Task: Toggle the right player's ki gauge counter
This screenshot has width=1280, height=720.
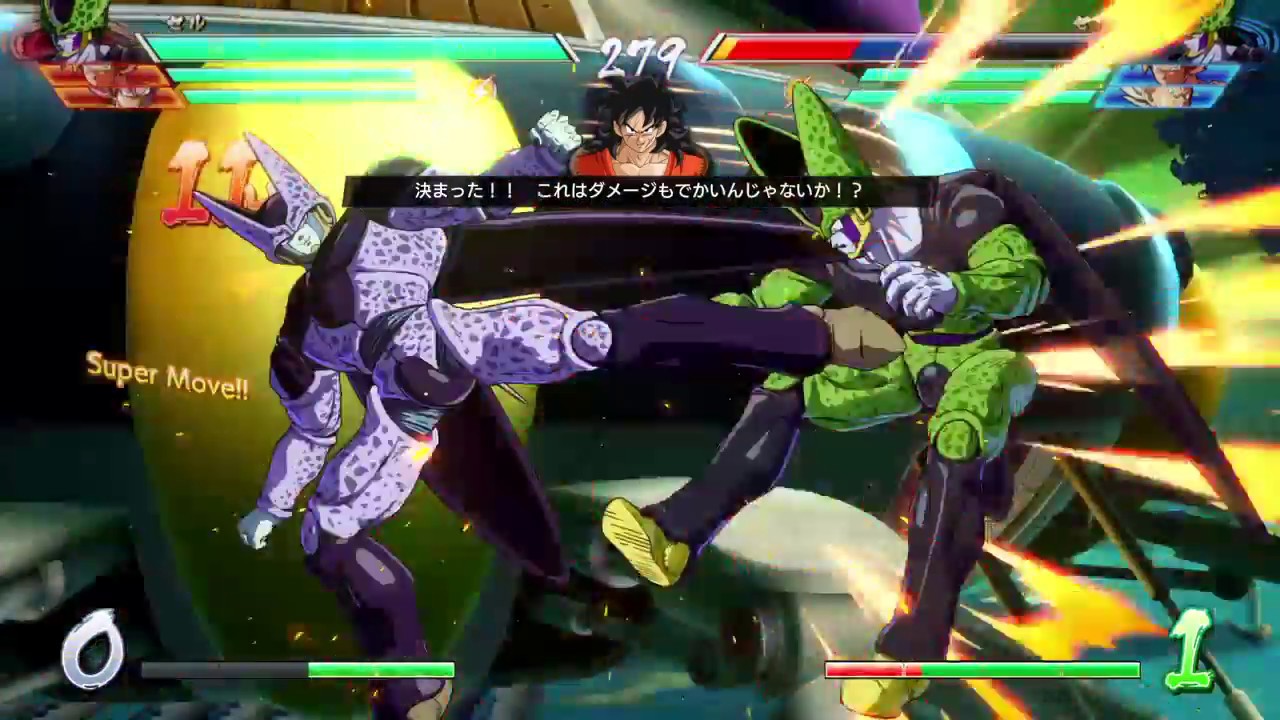Action: pos(1187,655)
